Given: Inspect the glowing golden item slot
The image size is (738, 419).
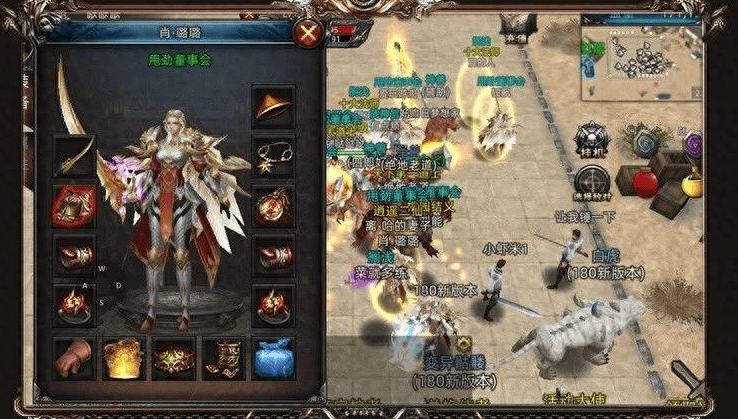Looking at the screenshot, I should pos(124,357).
